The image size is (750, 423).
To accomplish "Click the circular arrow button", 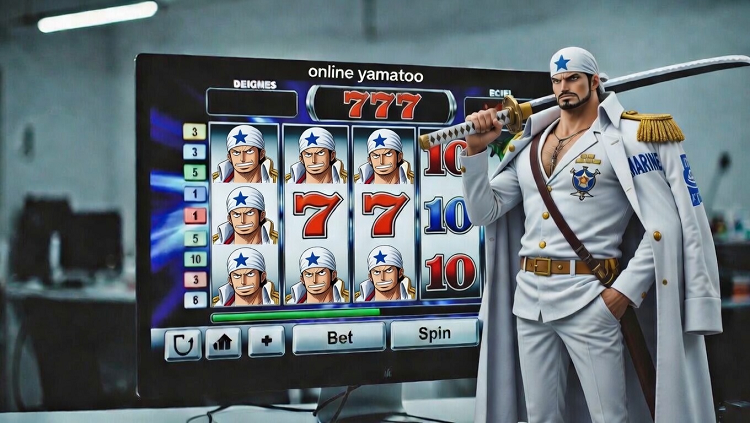I will point(182,344).
